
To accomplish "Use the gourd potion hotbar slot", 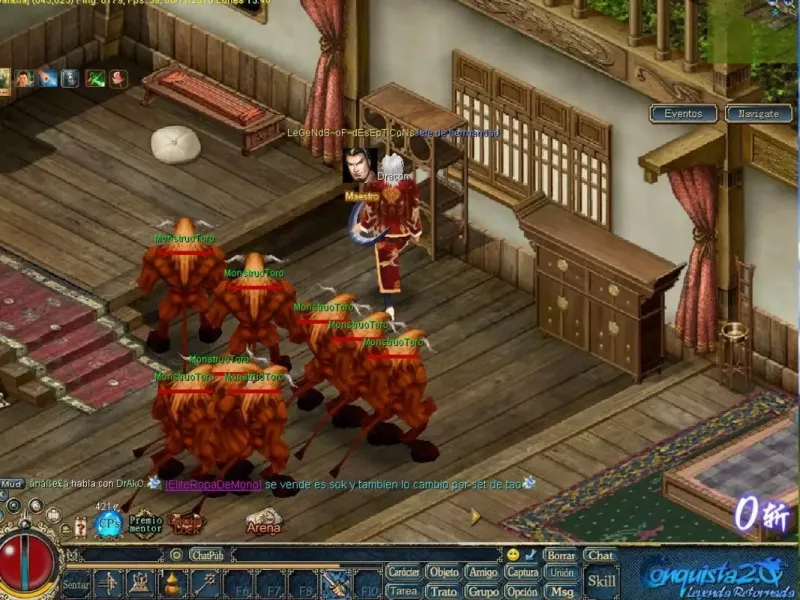I will tap(172, 583).
